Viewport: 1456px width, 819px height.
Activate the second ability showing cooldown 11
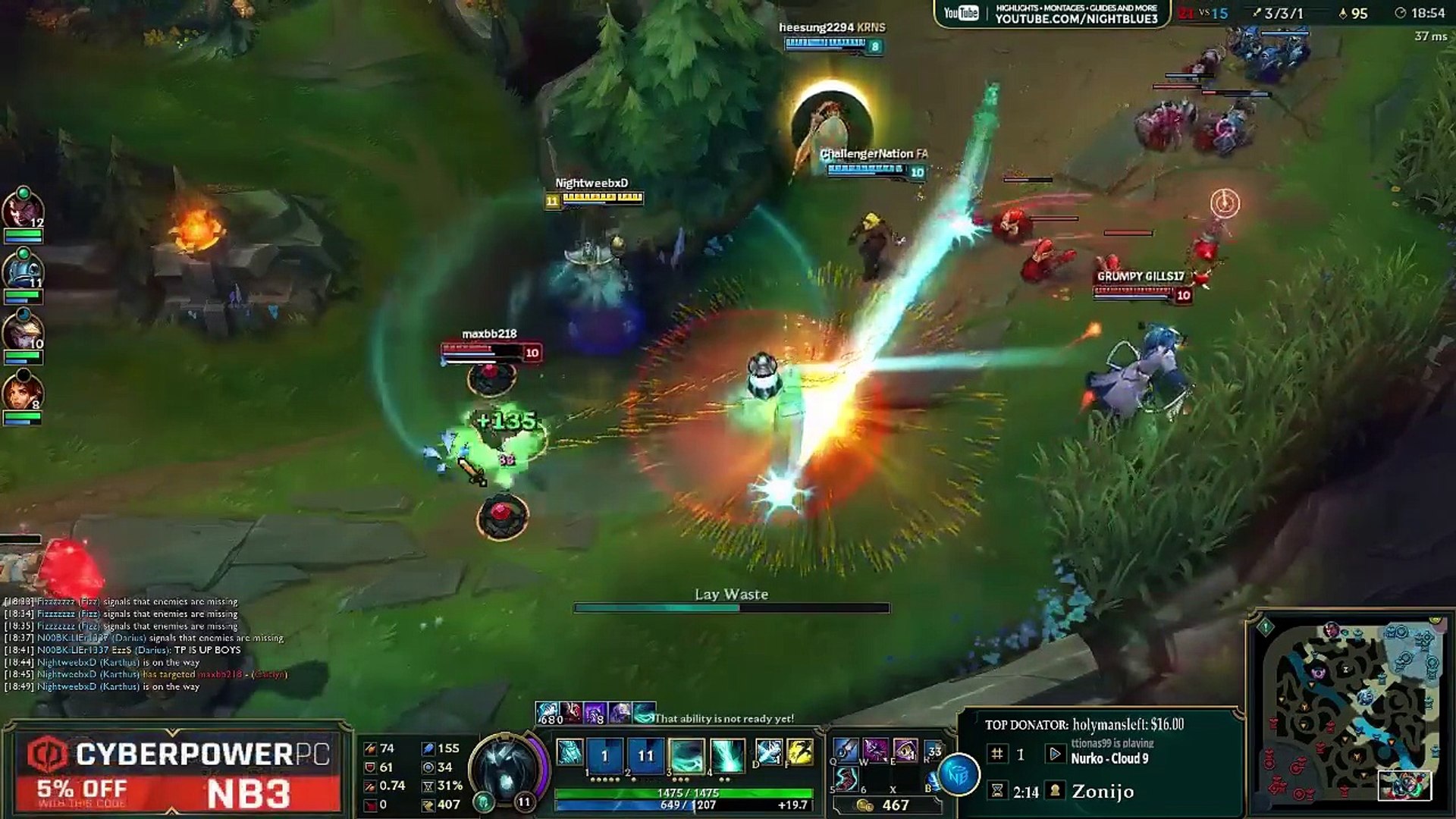pos(645,755)
